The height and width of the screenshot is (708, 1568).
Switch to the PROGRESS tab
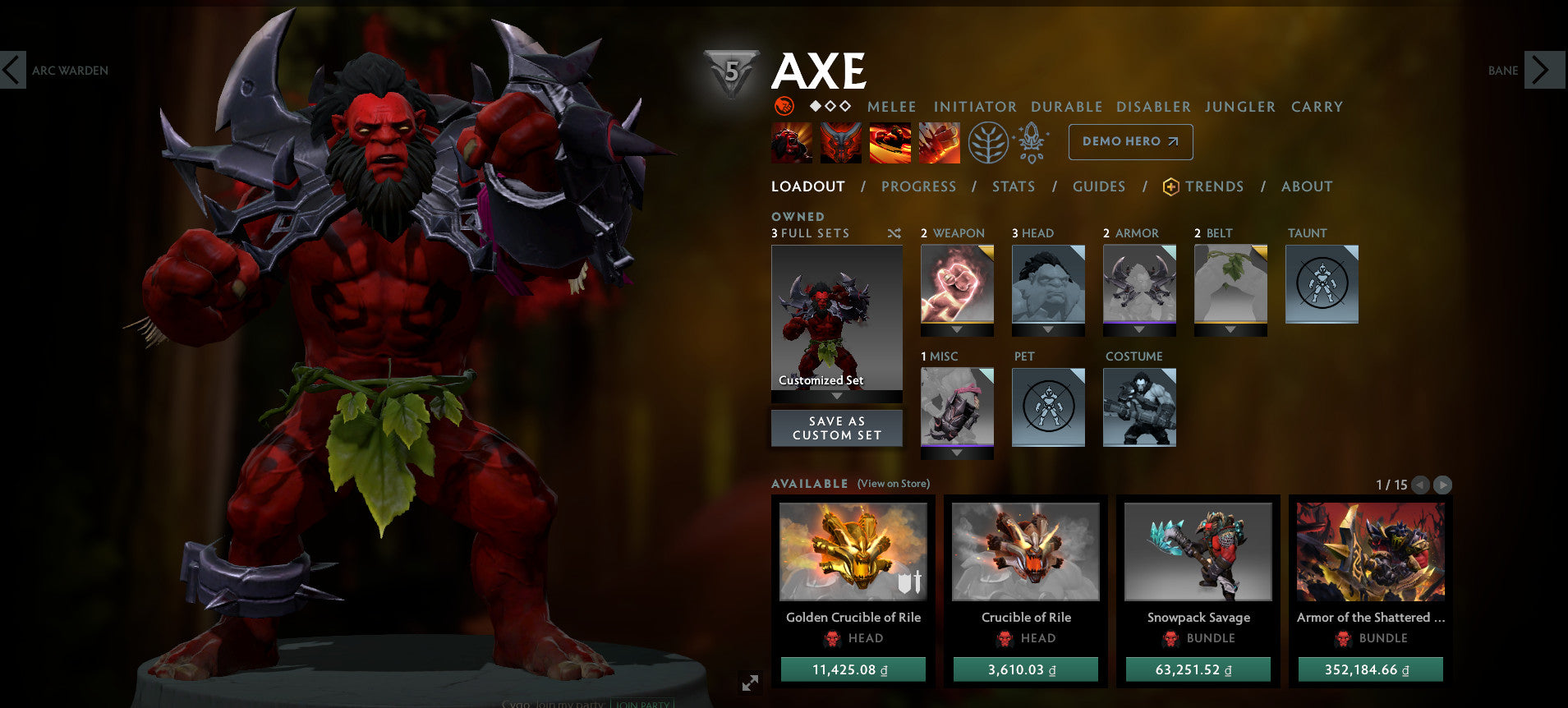918,186
